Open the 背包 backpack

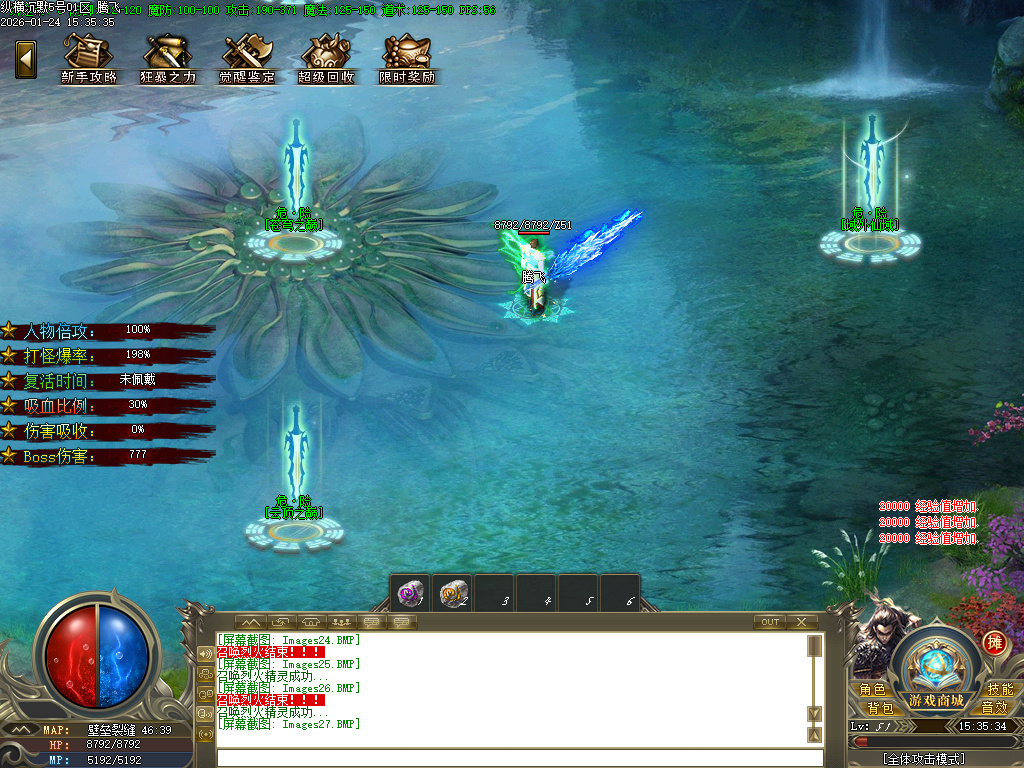(880, 707)
